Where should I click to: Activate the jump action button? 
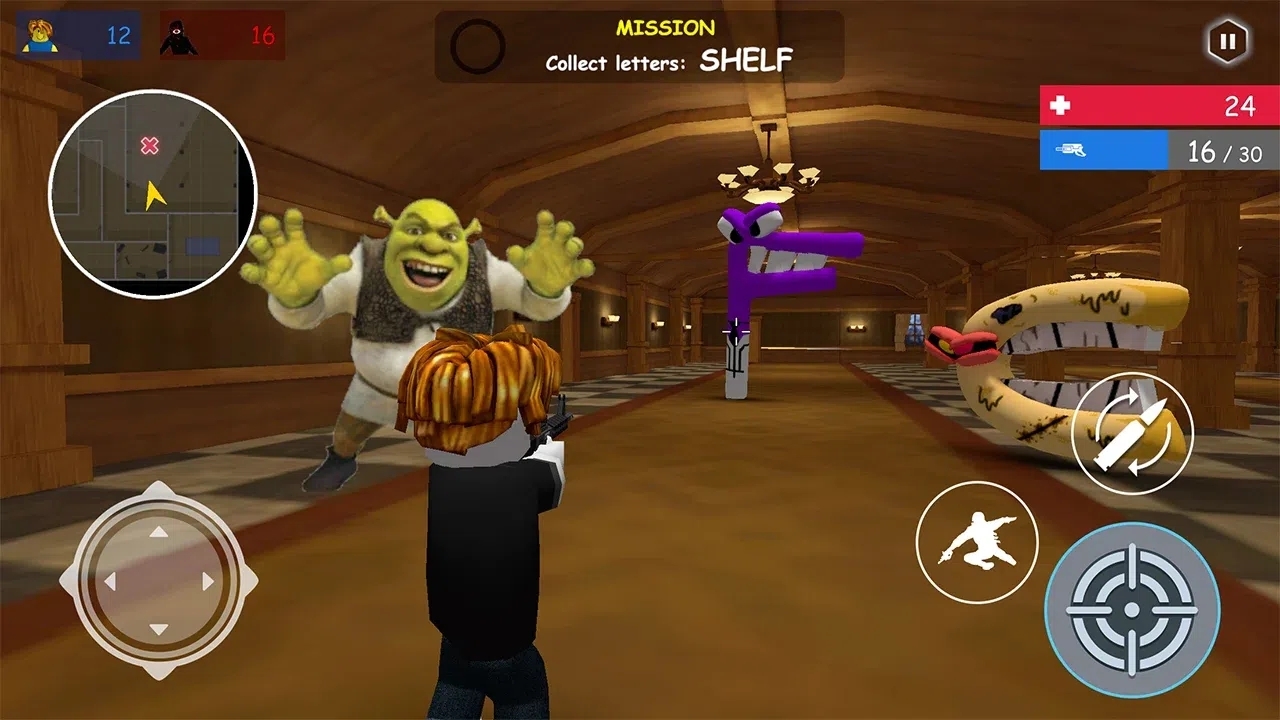click(977, 542)
